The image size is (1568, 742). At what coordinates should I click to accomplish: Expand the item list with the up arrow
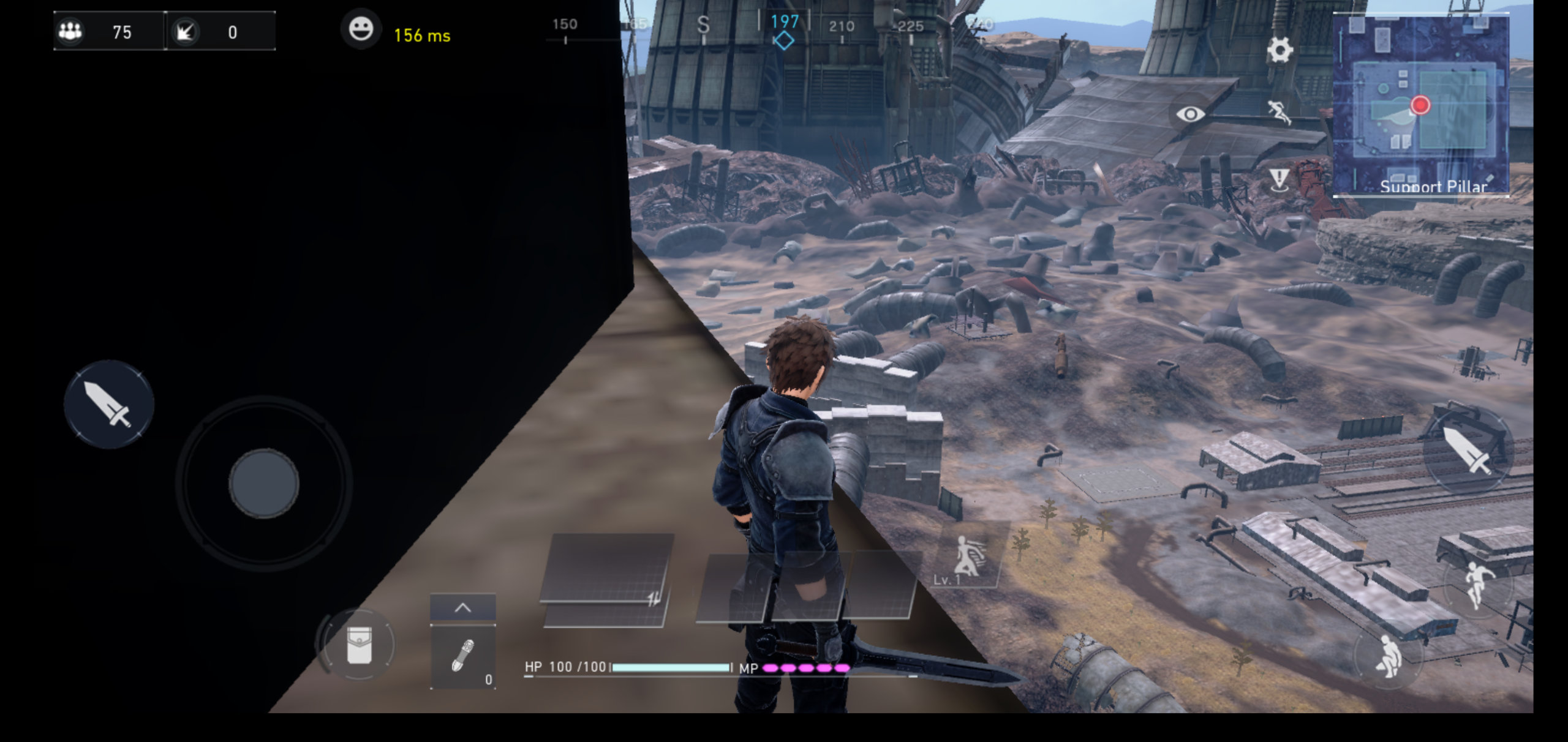click(463, 608)
